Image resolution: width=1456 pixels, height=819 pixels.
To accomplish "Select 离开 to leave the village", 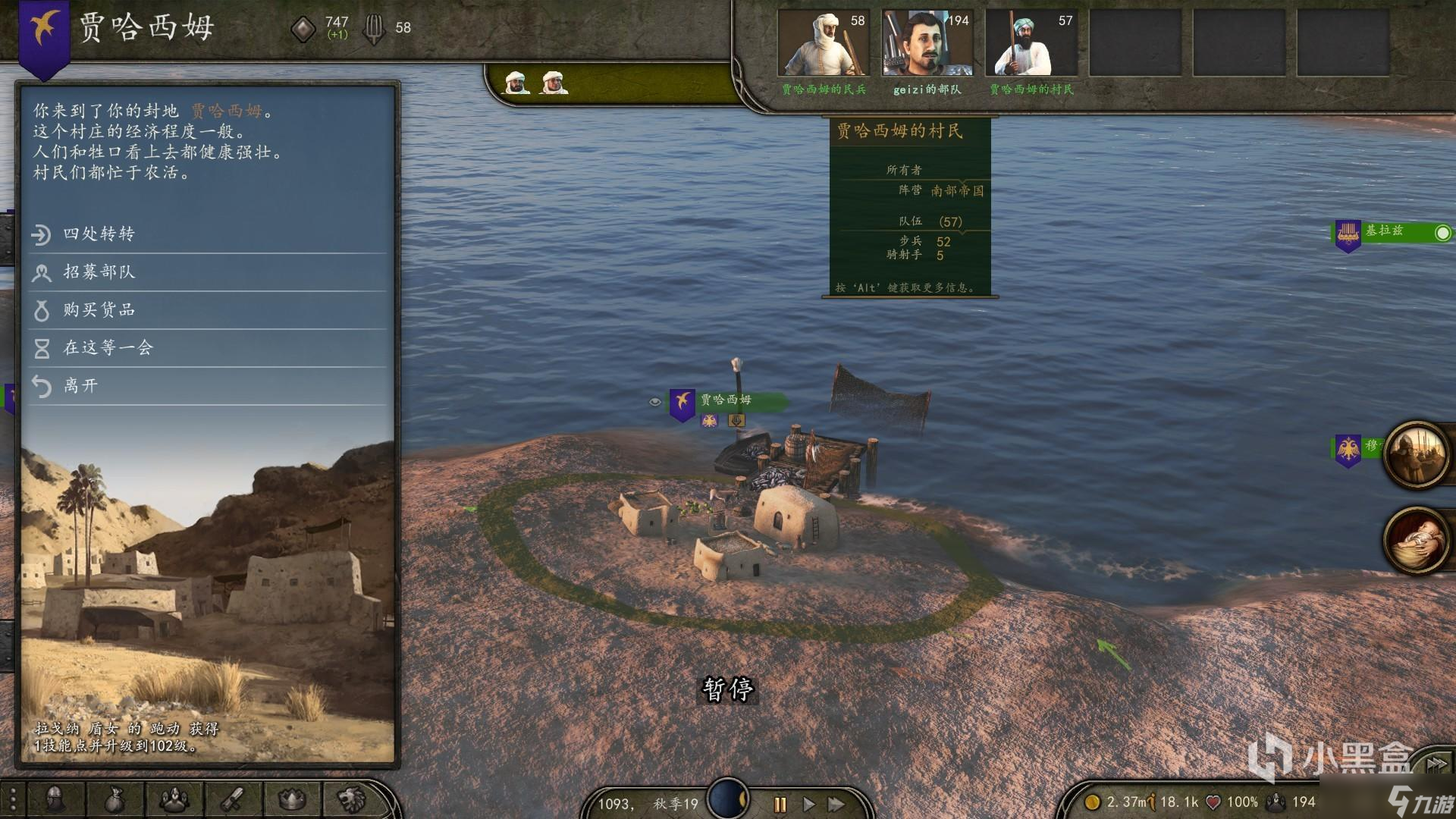I will (x=80, y=385).
